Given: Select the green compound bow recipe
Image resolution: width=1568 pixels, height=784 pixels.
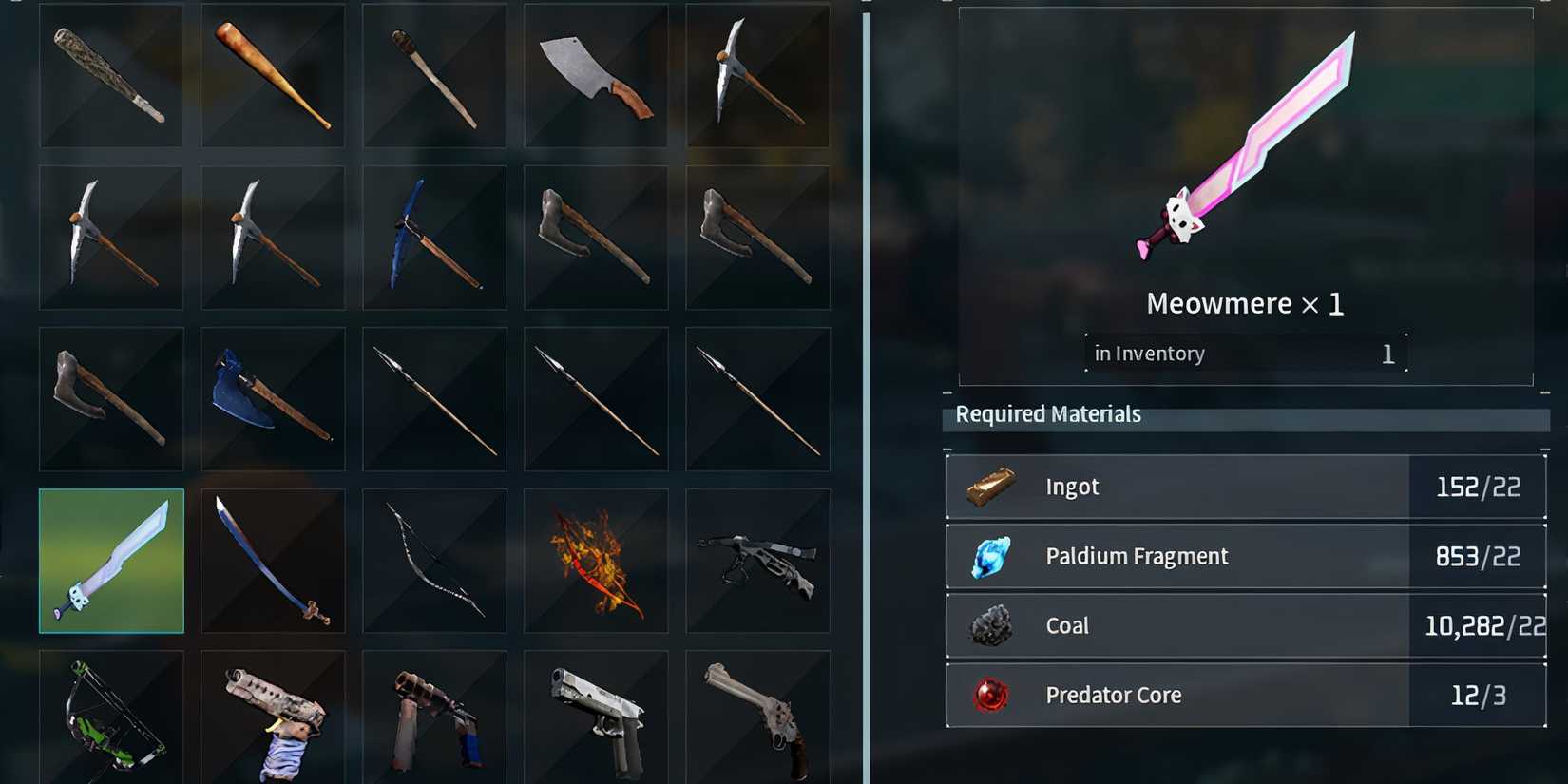Looking at the screenshot, I should coord(111,717).
